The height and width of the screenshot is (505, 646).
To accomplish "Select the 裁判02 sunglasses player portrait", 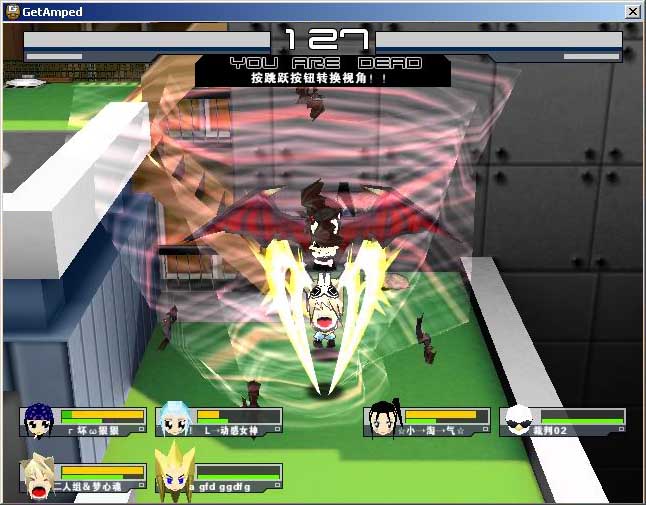I will (520, 421).
